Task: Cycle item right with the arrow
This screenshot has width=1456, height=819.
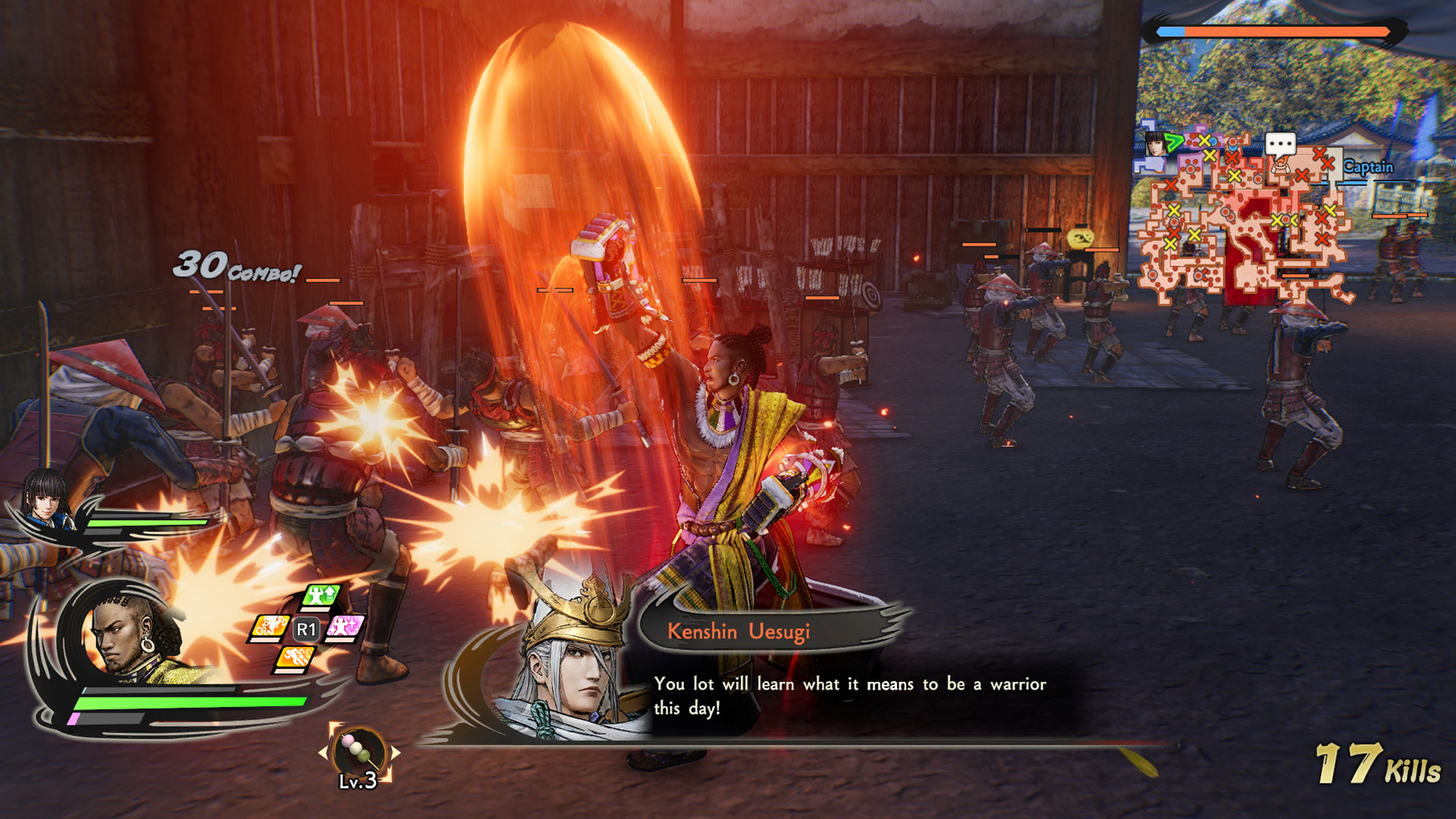Action: 394,752
